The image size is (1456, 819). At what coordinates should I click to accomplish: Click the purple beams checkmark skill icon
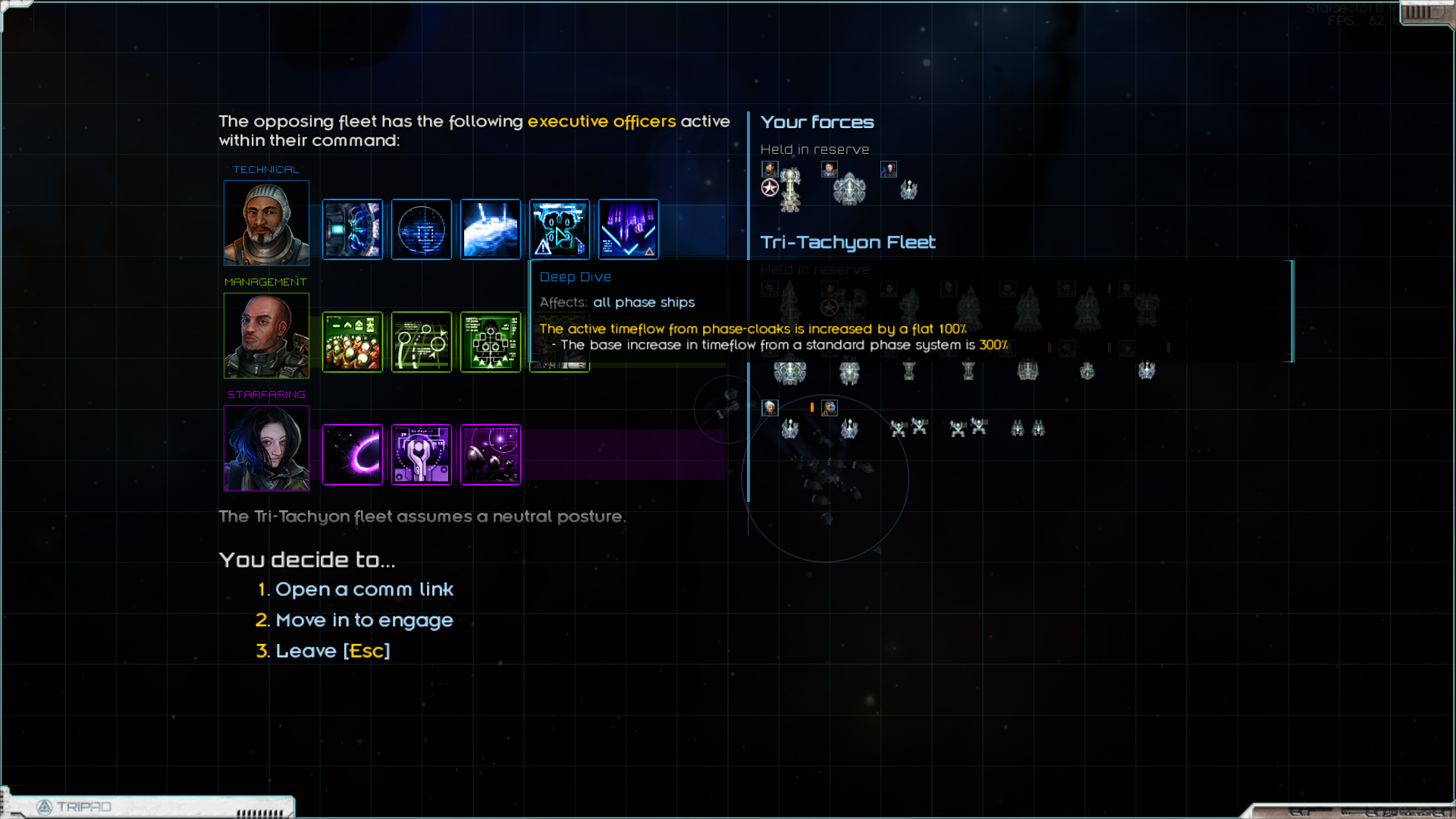[x=629, y=229]
